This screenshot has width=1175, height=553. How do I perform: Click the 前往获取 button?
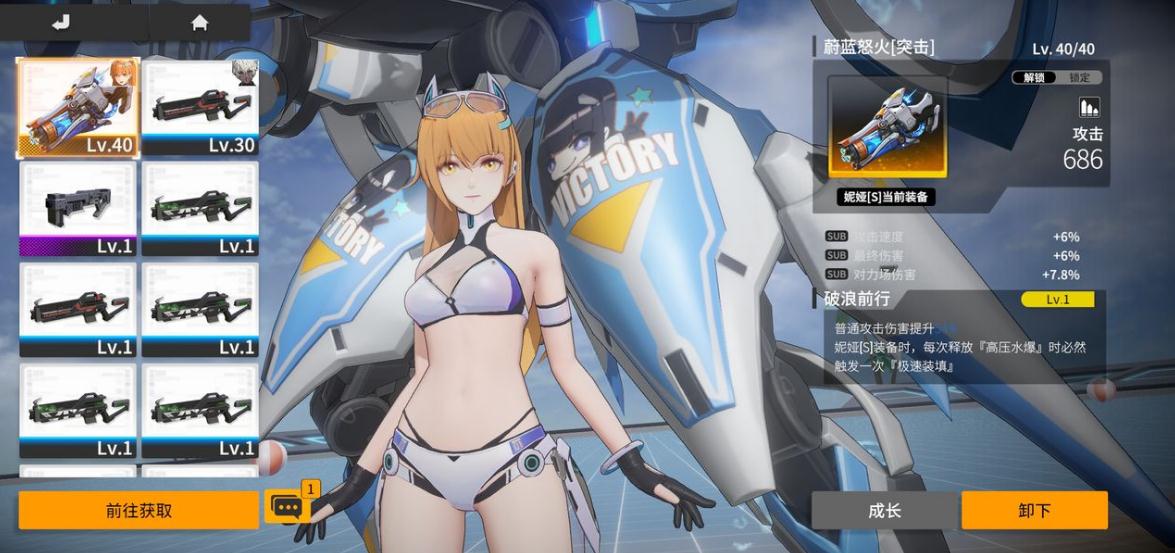[x=139, y=510]
